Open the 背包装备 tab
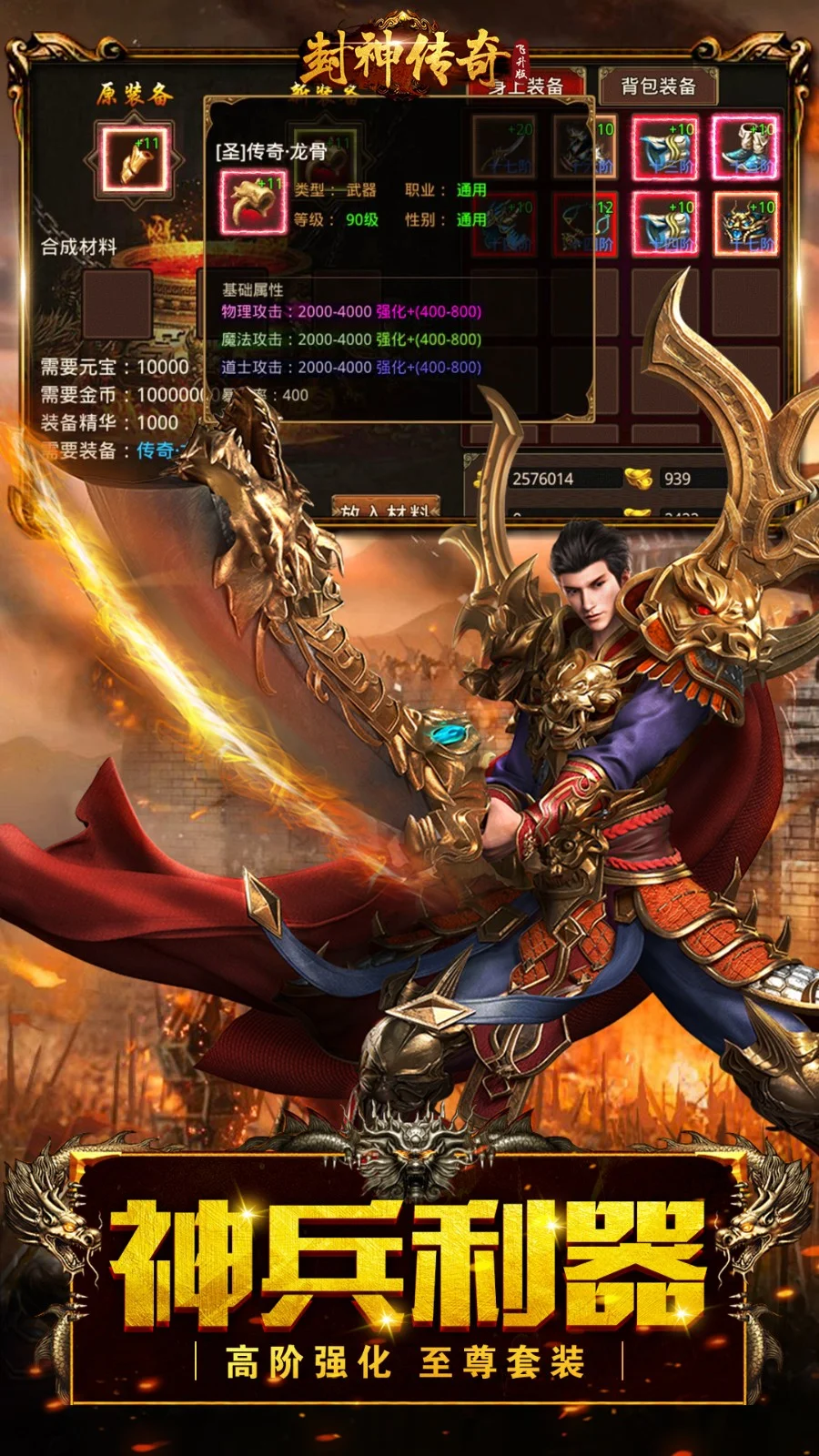This screenshot has height=1456, width=819. tap(658, 86)
